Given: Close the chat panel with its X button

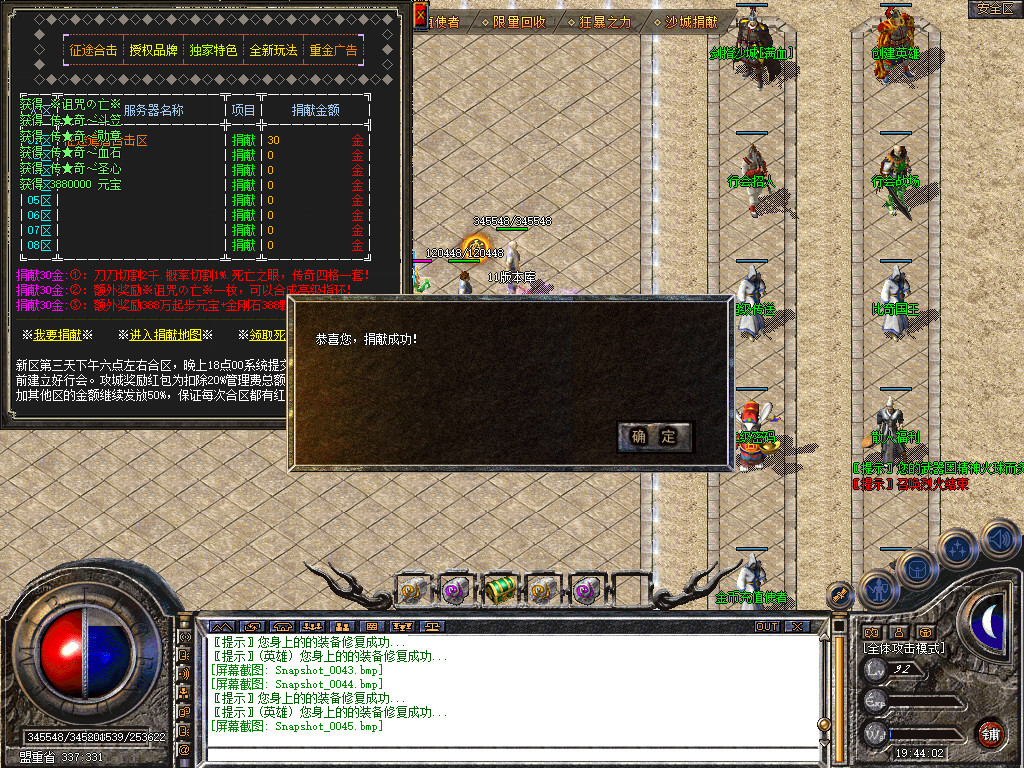Looking at the screenshot, I should tap(796, 626).
